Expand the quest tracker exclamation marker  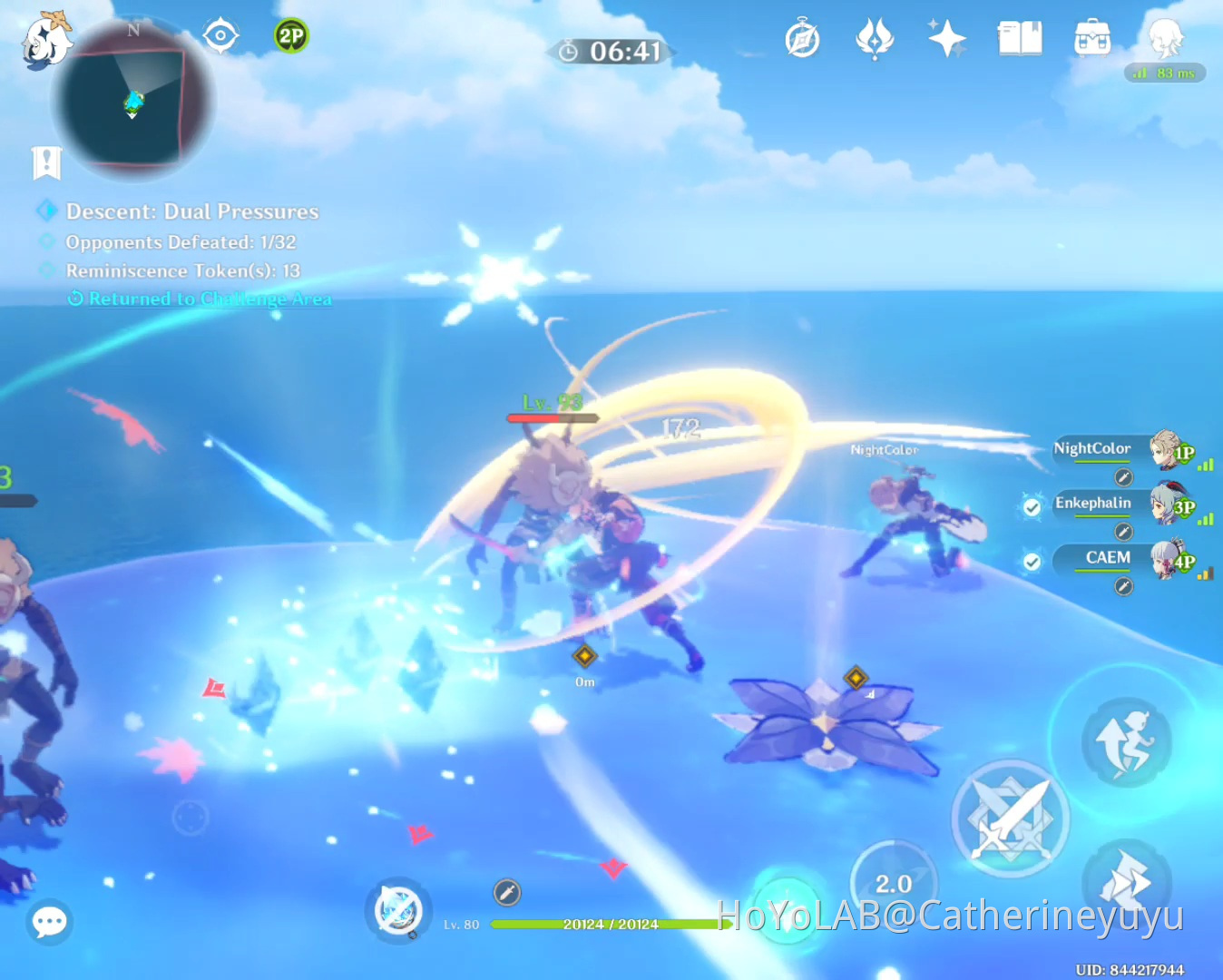(x=46, y=163)
